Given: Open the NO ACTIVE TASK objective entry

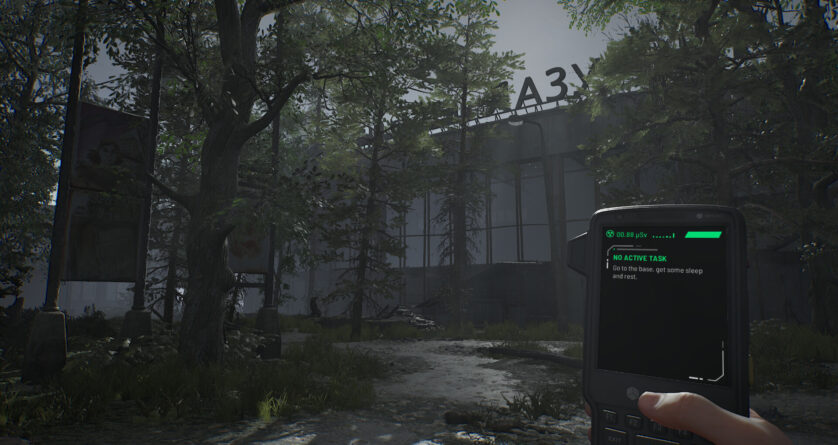Looking at the screenshot, I should click(638, 257).
